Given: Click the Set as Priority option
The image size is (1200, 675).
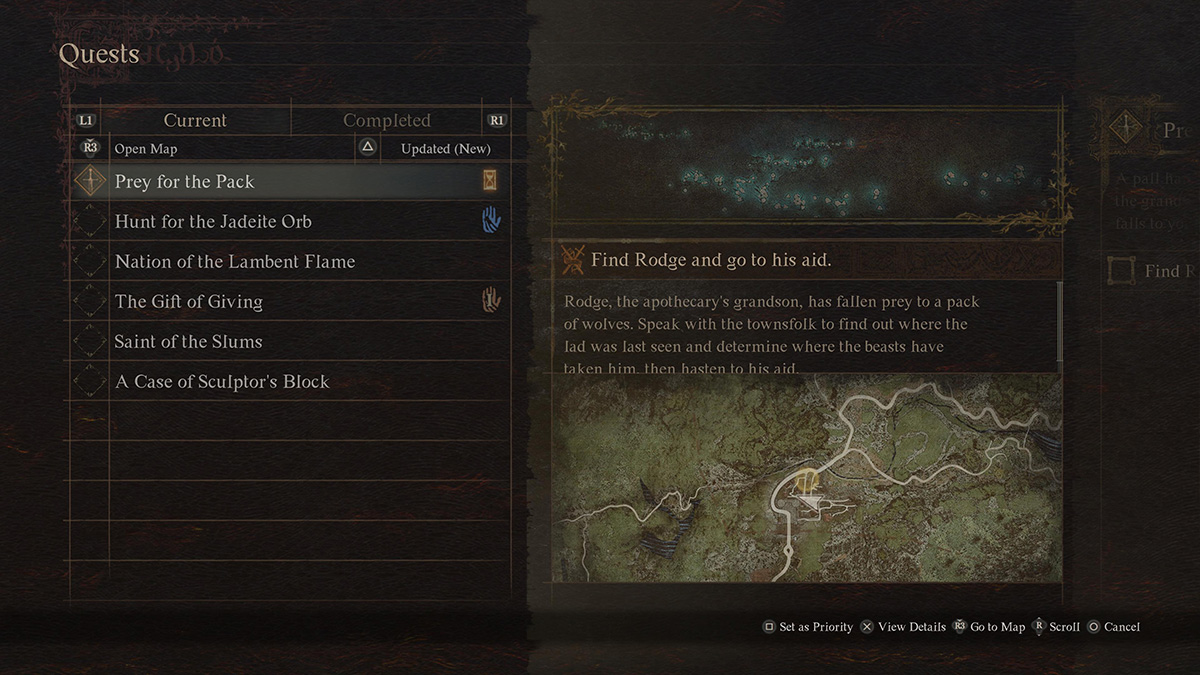Looking at the screenshot, I should [x=808, y=627].
